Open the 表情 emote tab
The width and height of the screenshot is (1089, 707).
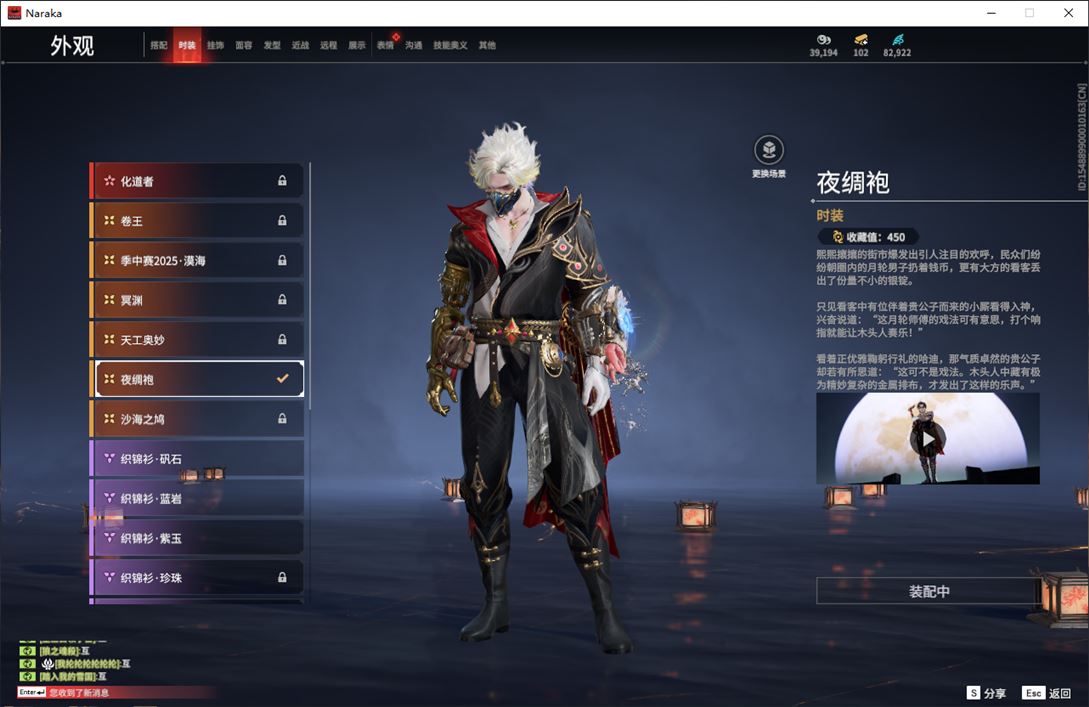[x=385, y=45]
